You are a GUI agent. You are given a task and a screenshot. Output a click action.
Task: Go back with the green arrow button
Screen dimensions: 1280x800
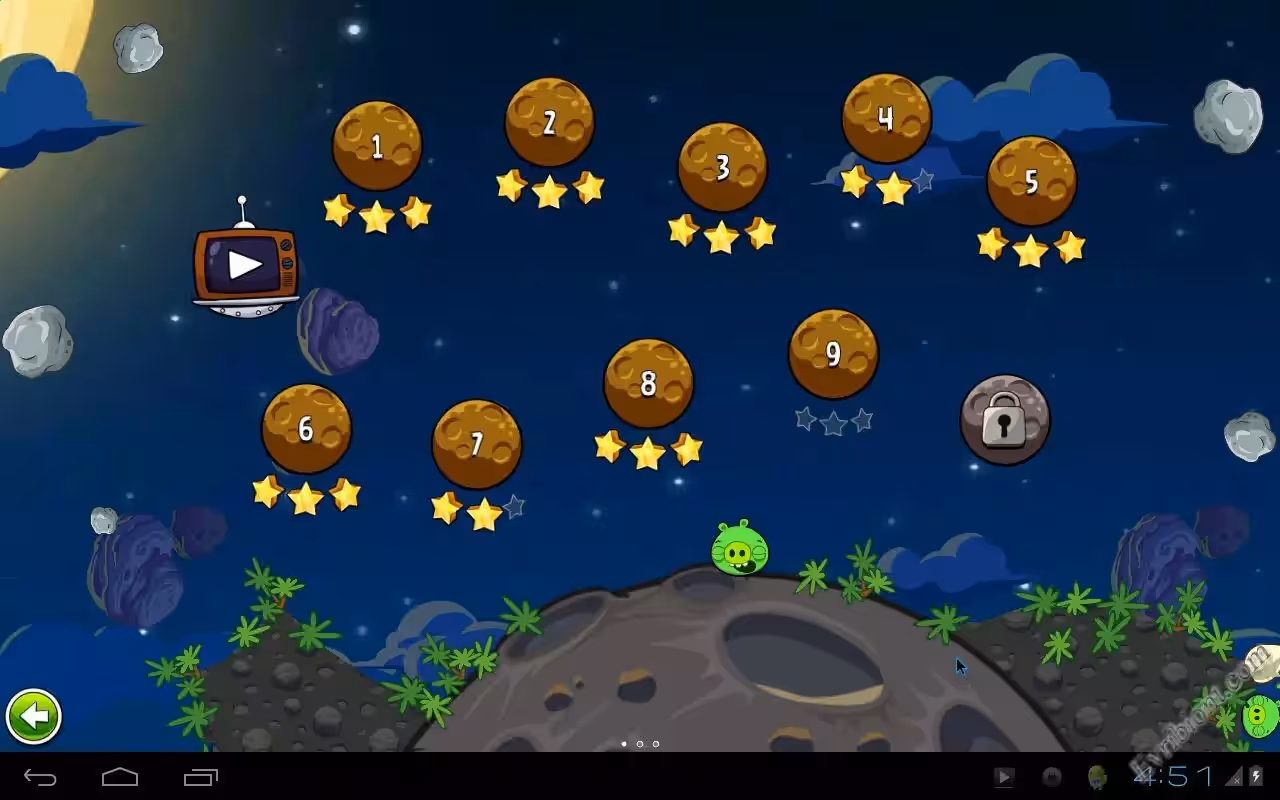(x=34, y=716)
